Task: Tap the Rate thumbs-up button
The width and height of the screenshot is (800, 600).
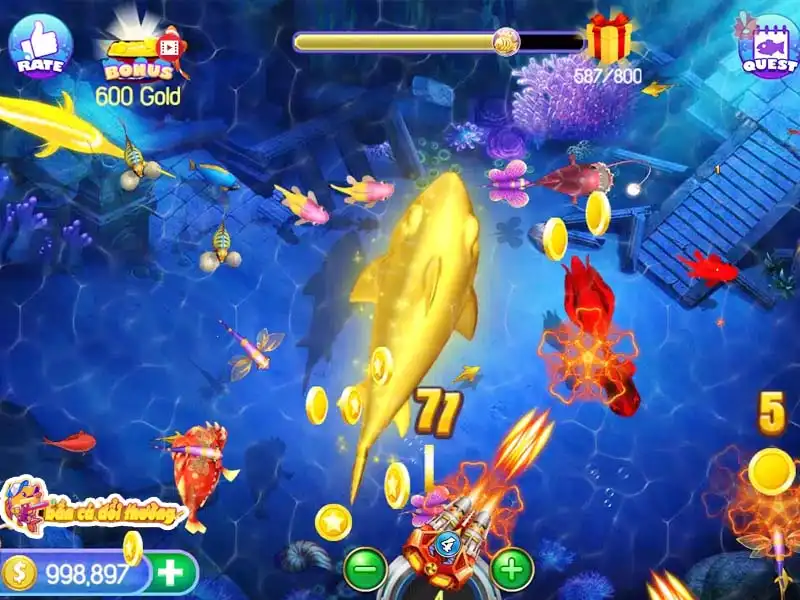Action: click(x=40, y=46)
